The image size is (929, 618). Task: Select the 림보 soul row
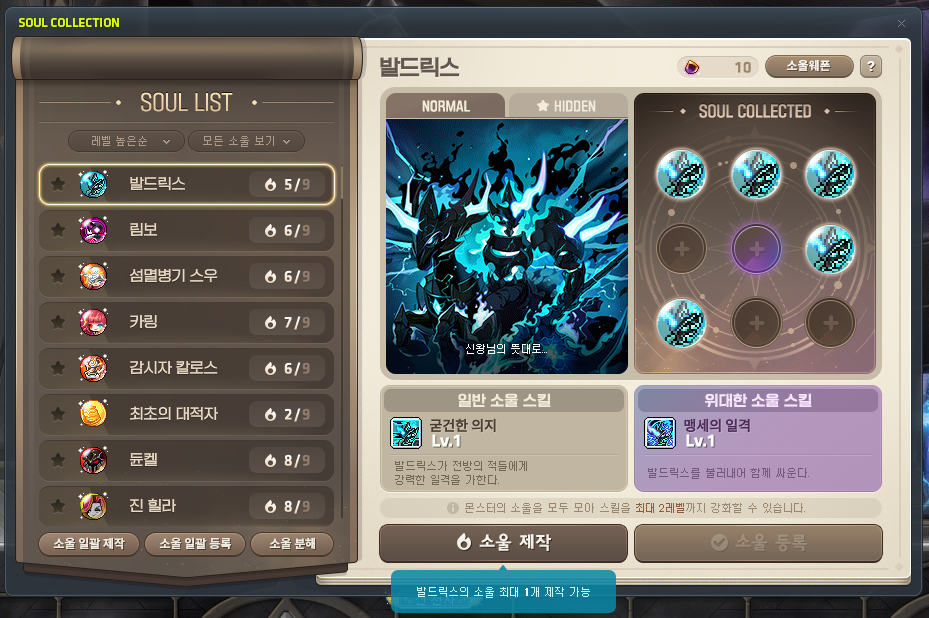187,230
